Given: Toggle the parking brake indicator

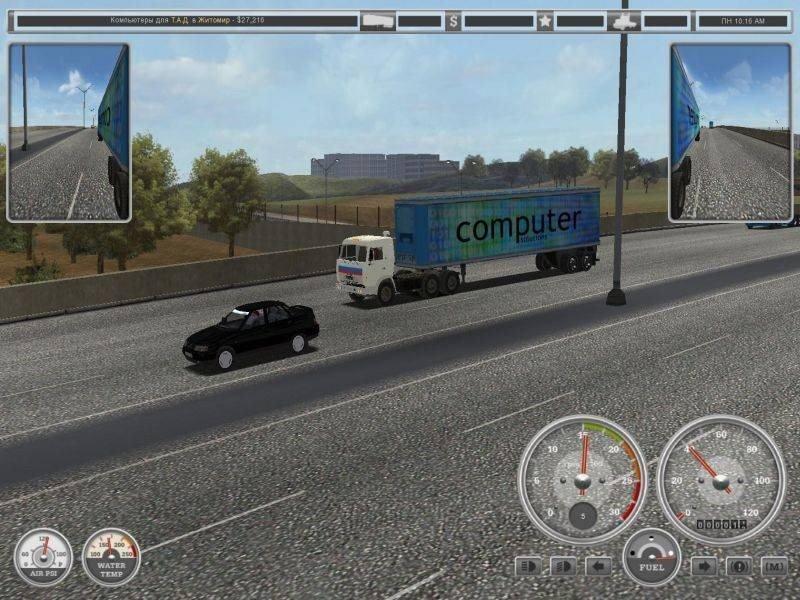Looking at the screenshot, I should coord(739,566).
